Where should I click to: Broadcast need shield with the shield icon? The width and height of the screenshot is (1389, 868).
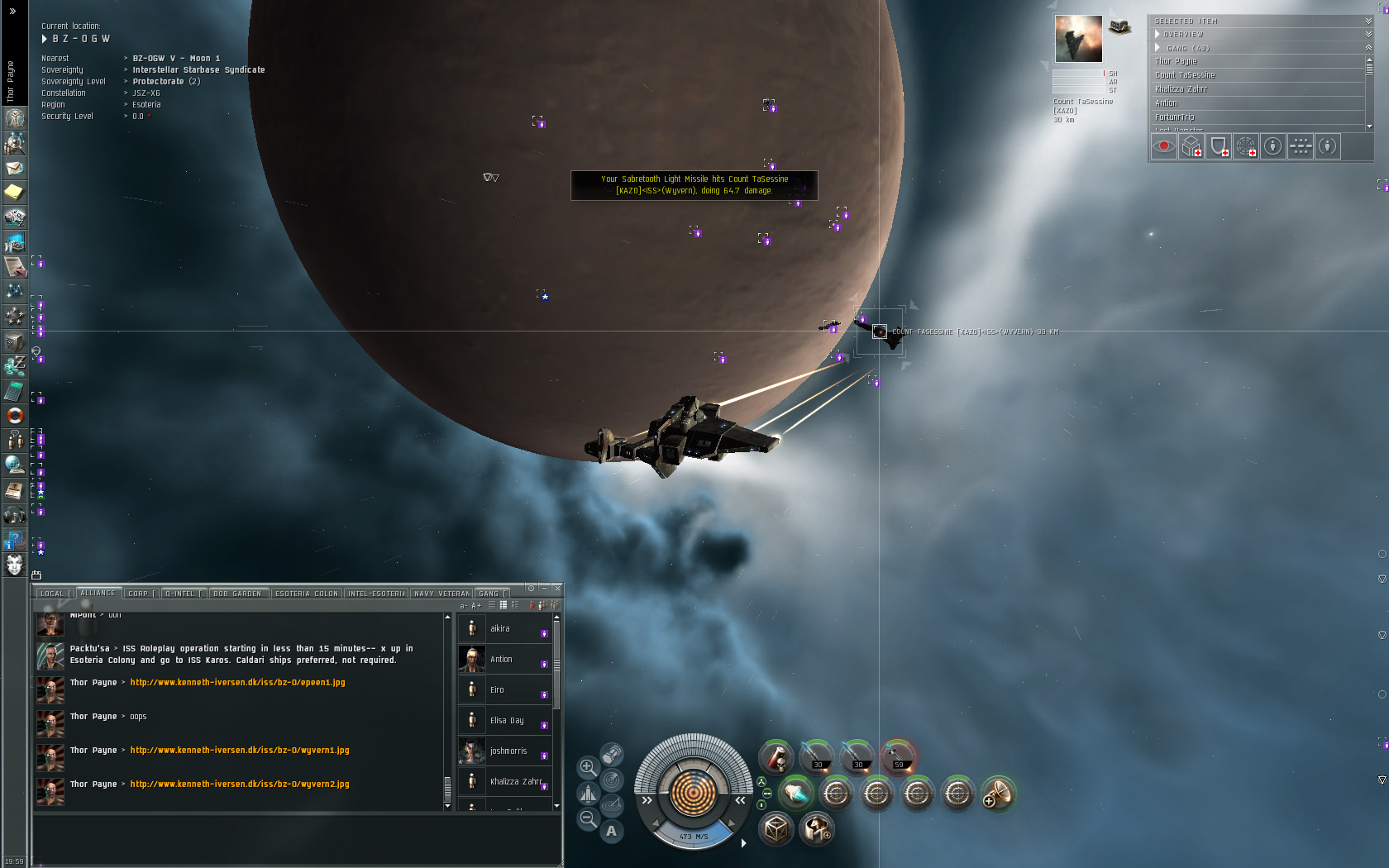[x=1218, y=146]
